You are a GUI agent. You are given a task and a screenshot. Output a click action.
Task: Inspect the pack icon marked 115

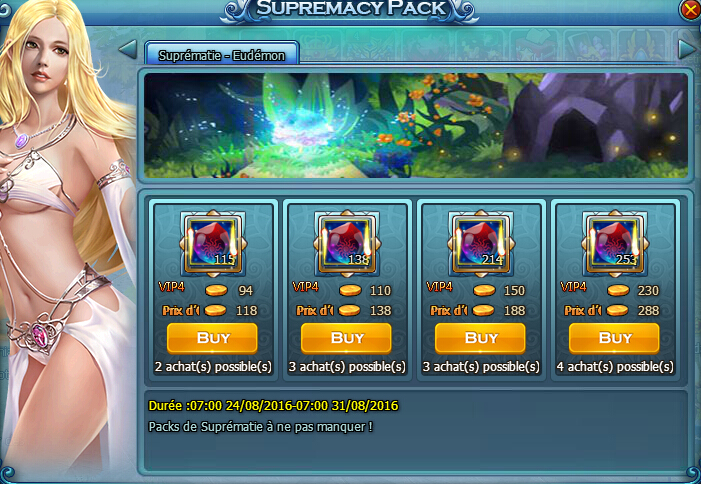(213, 245)
